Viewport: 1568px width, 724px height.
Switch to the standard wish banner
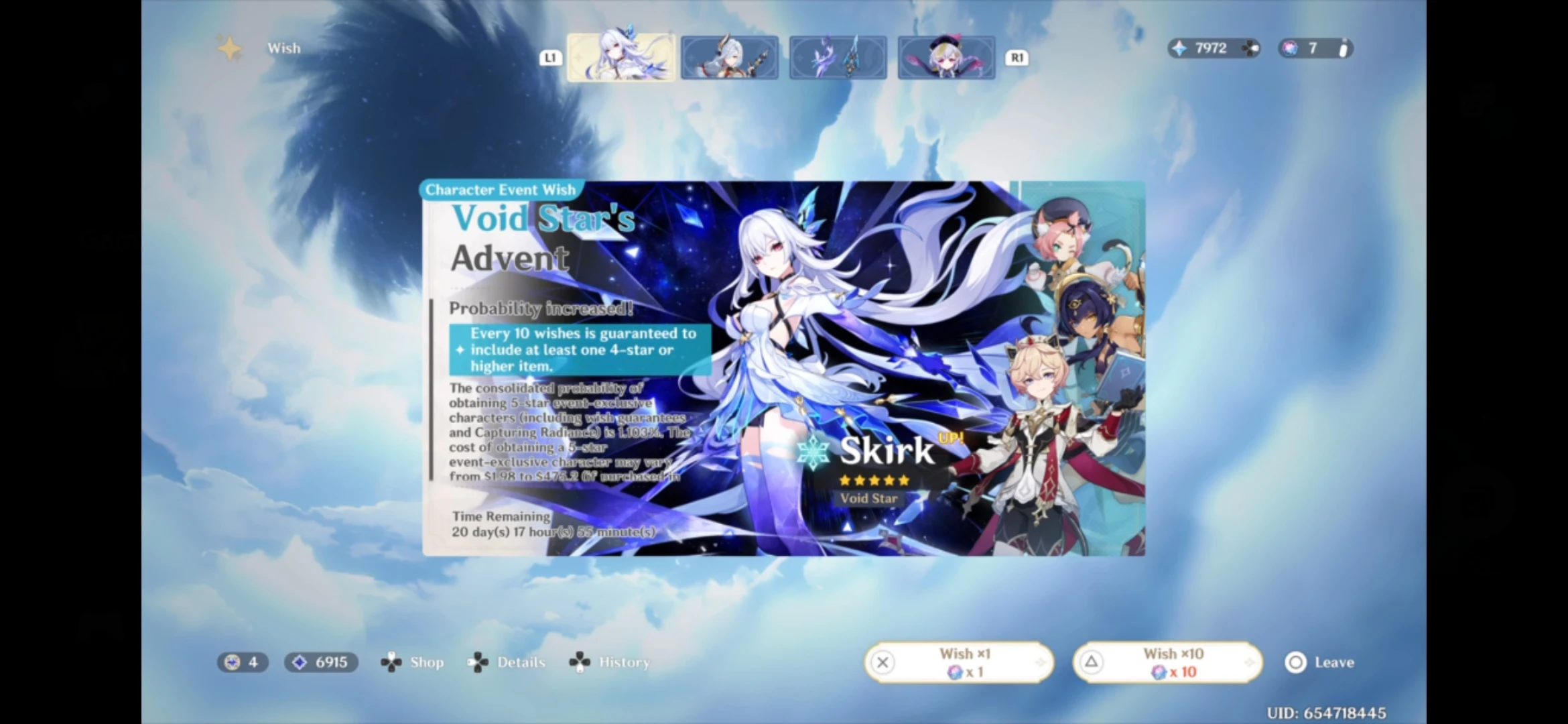[x=946, y=57]
